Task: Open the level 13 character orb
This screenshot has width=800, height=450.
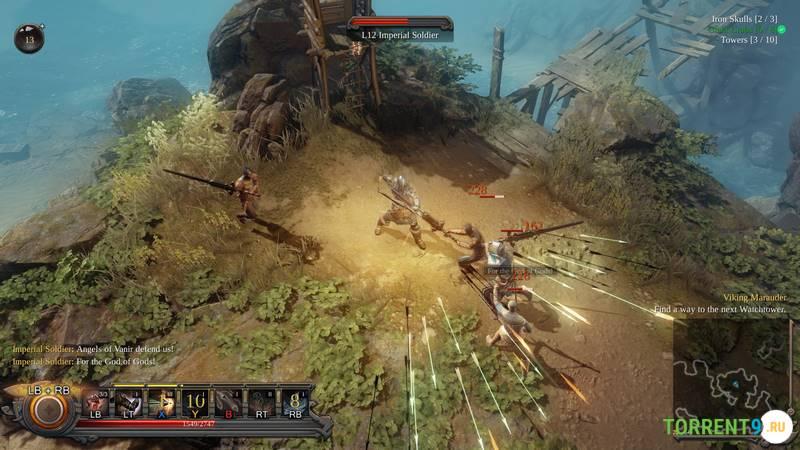Action: [29, 39]
